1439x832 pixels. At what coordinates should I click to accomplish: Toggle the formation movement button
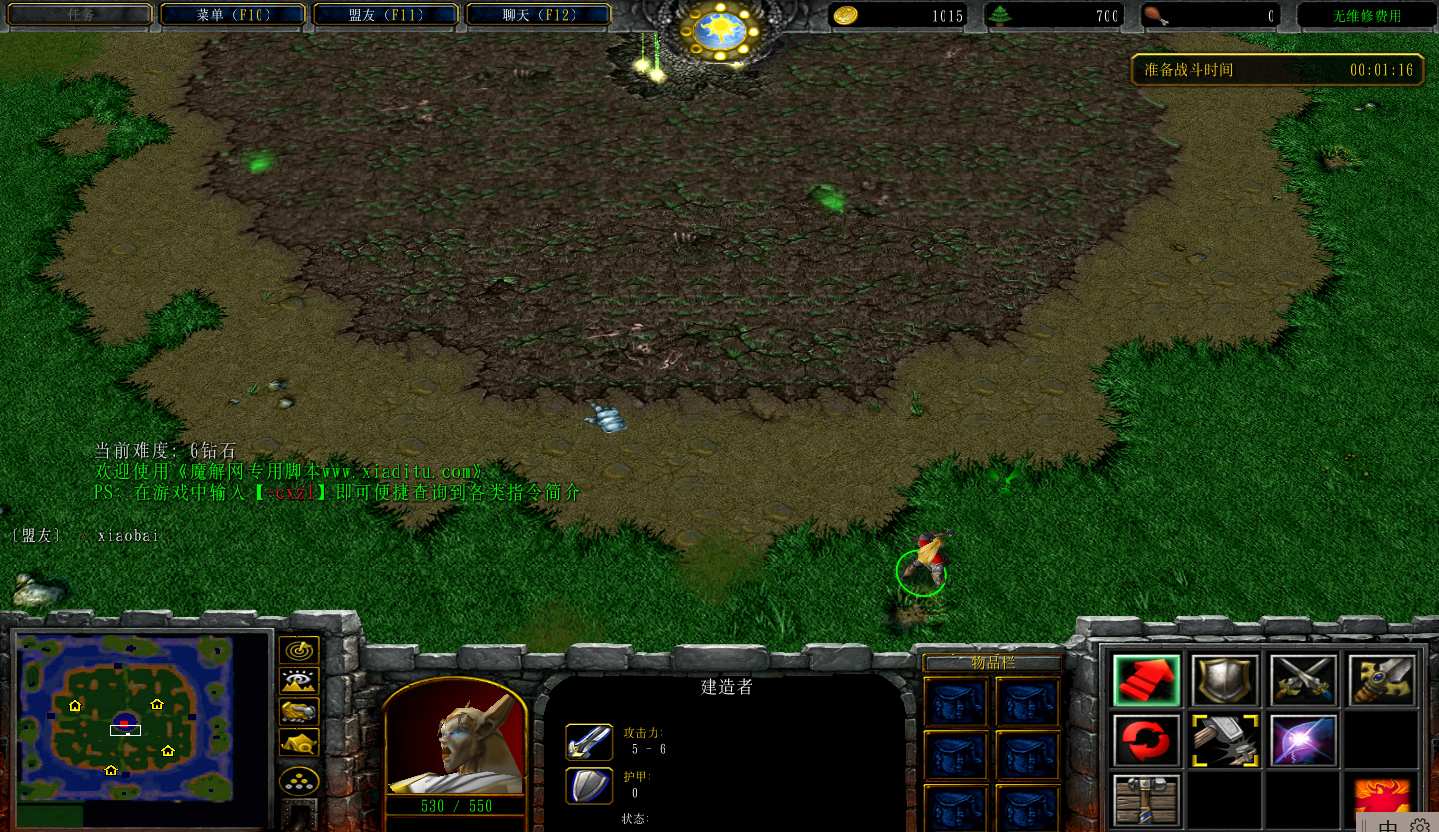[x=299, y=780]
